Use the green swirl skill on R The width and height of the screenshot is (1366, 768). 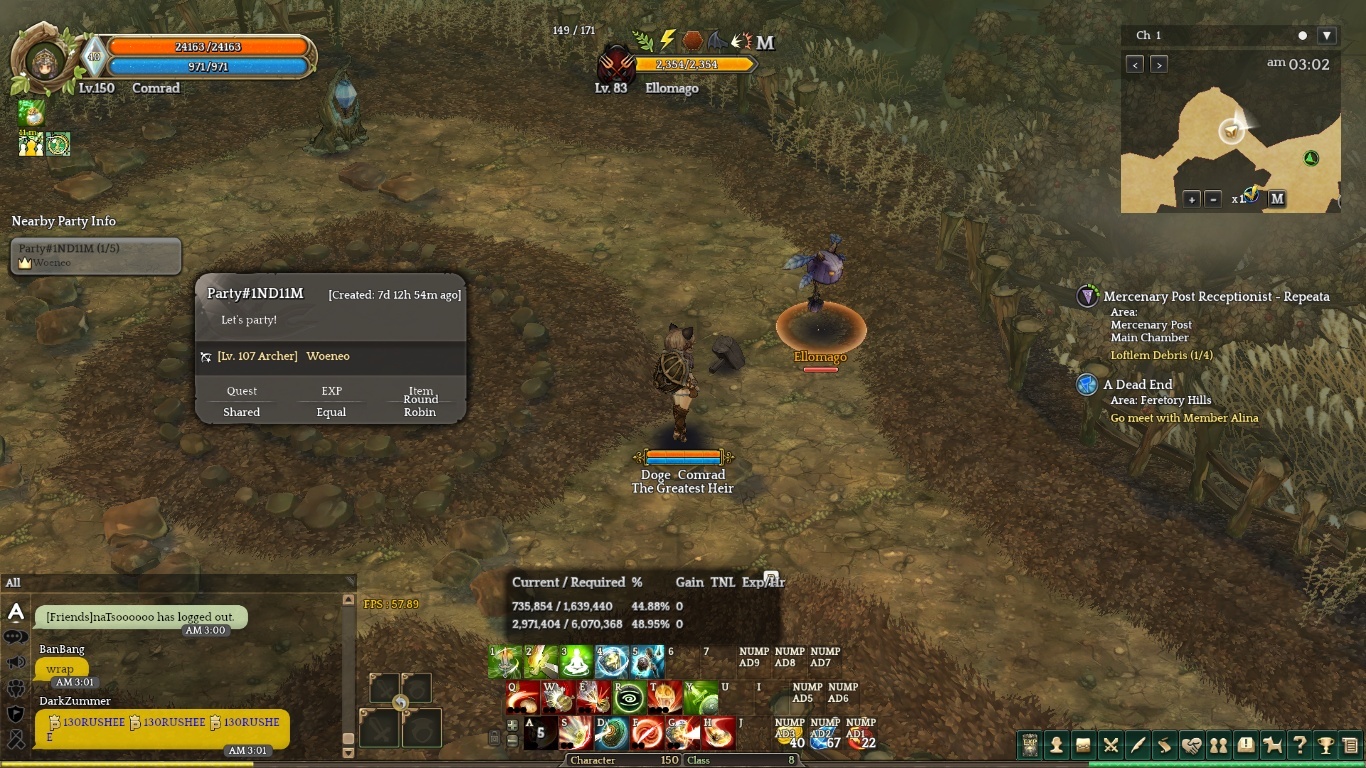click(x=629, y=698)
